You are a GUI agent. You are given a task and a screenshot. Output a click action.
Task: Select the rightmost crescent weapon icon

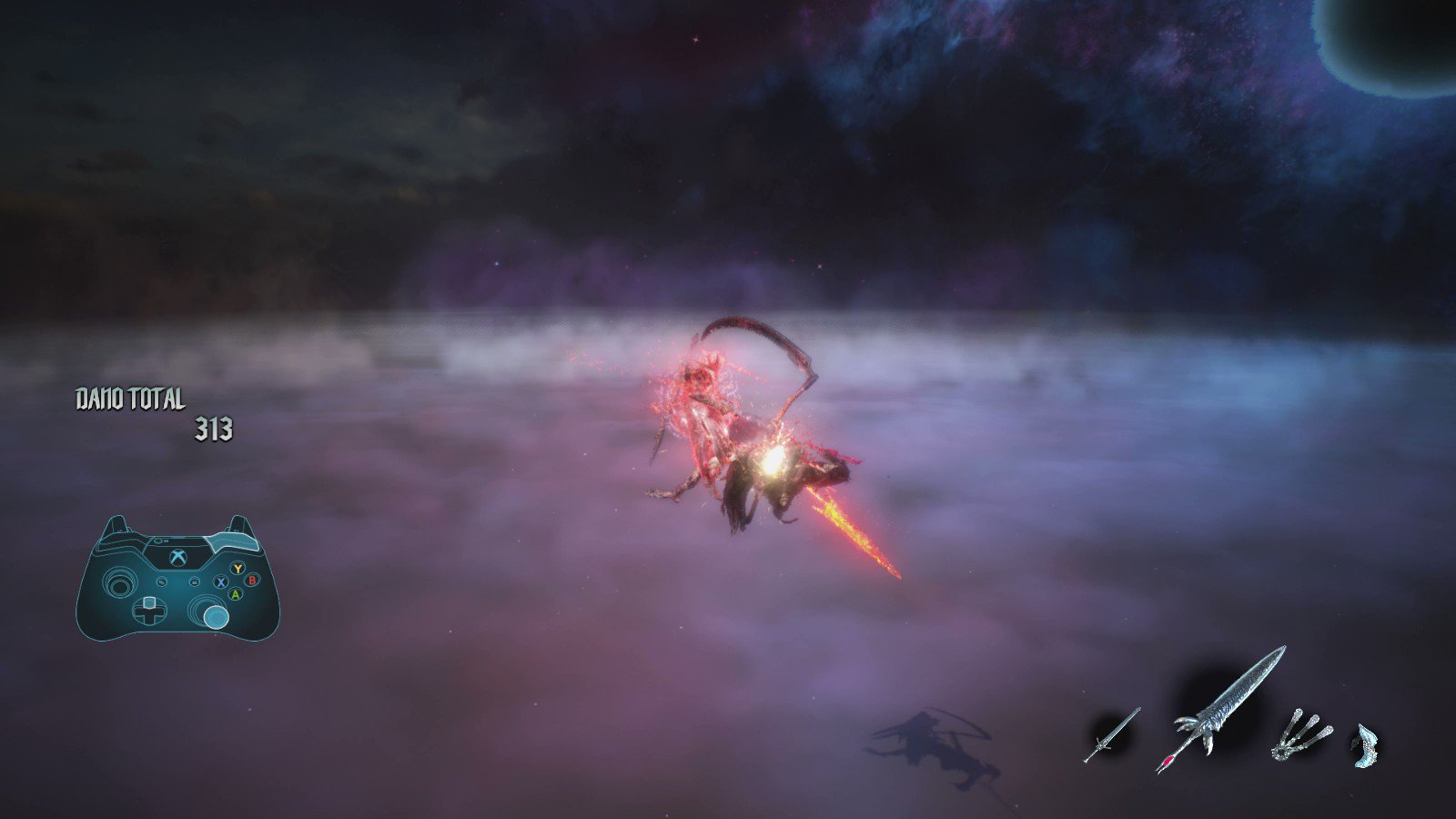(x=1367, y=746)
